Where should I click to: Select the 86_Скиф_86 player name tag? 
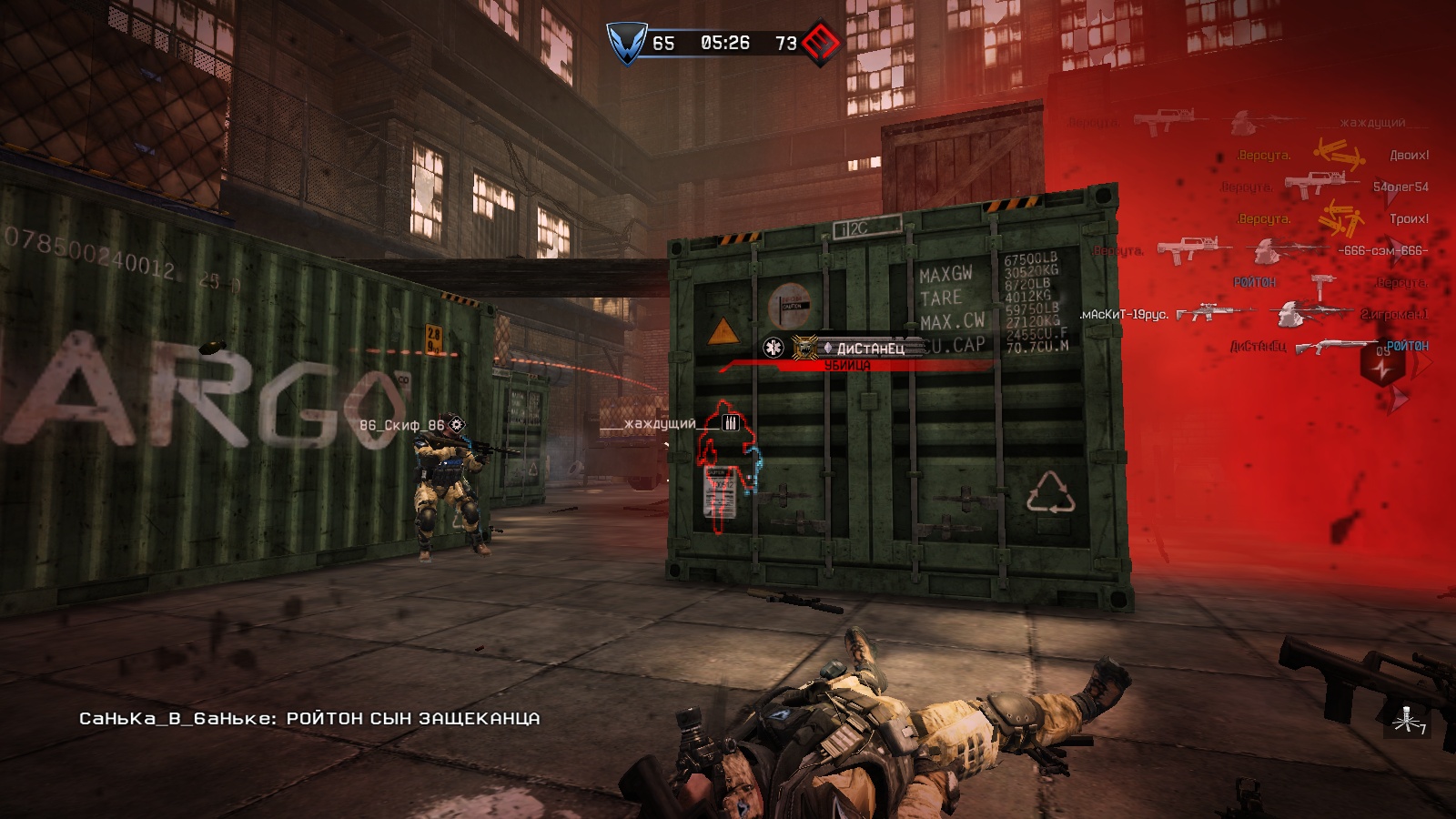[401, 425]
